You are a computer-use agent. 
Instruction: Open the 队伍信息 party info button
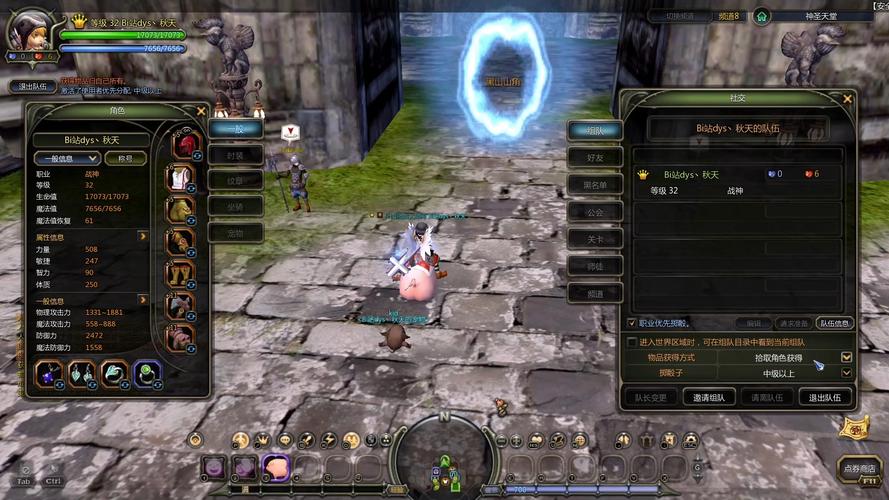click(x=834, y=323)
